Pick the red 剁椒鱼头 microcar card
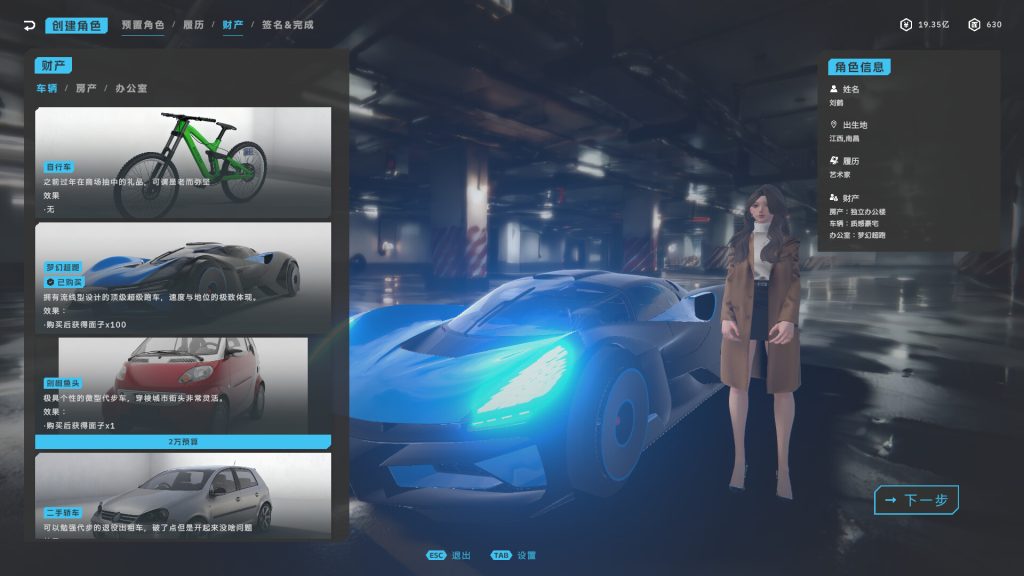 pyautogui.click(x=183, y=385)
